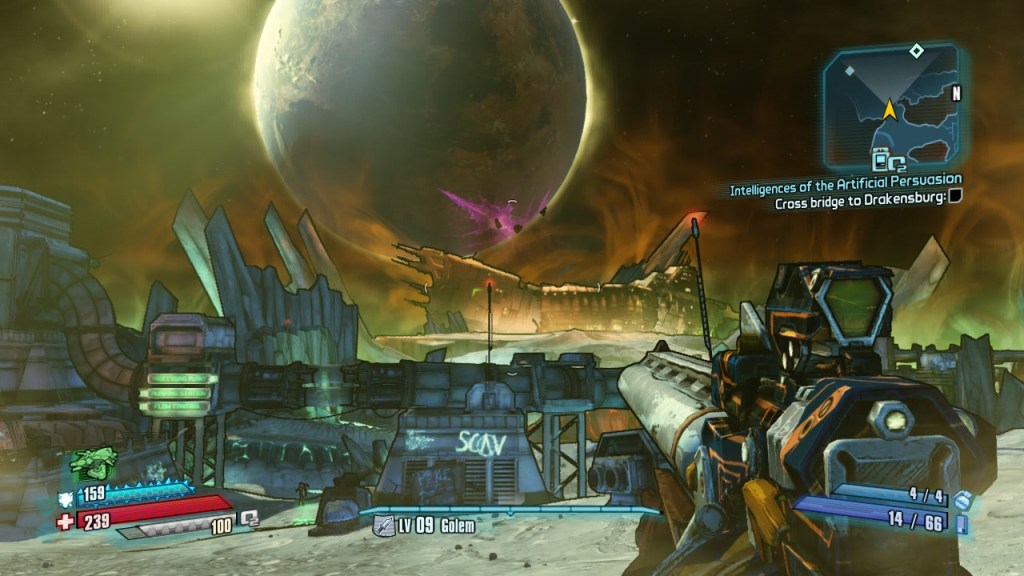Viewport: 1024px width, 576px height.
Task: Select the diamond waypoint marker on the minimap
Action: tap(915, 50)
